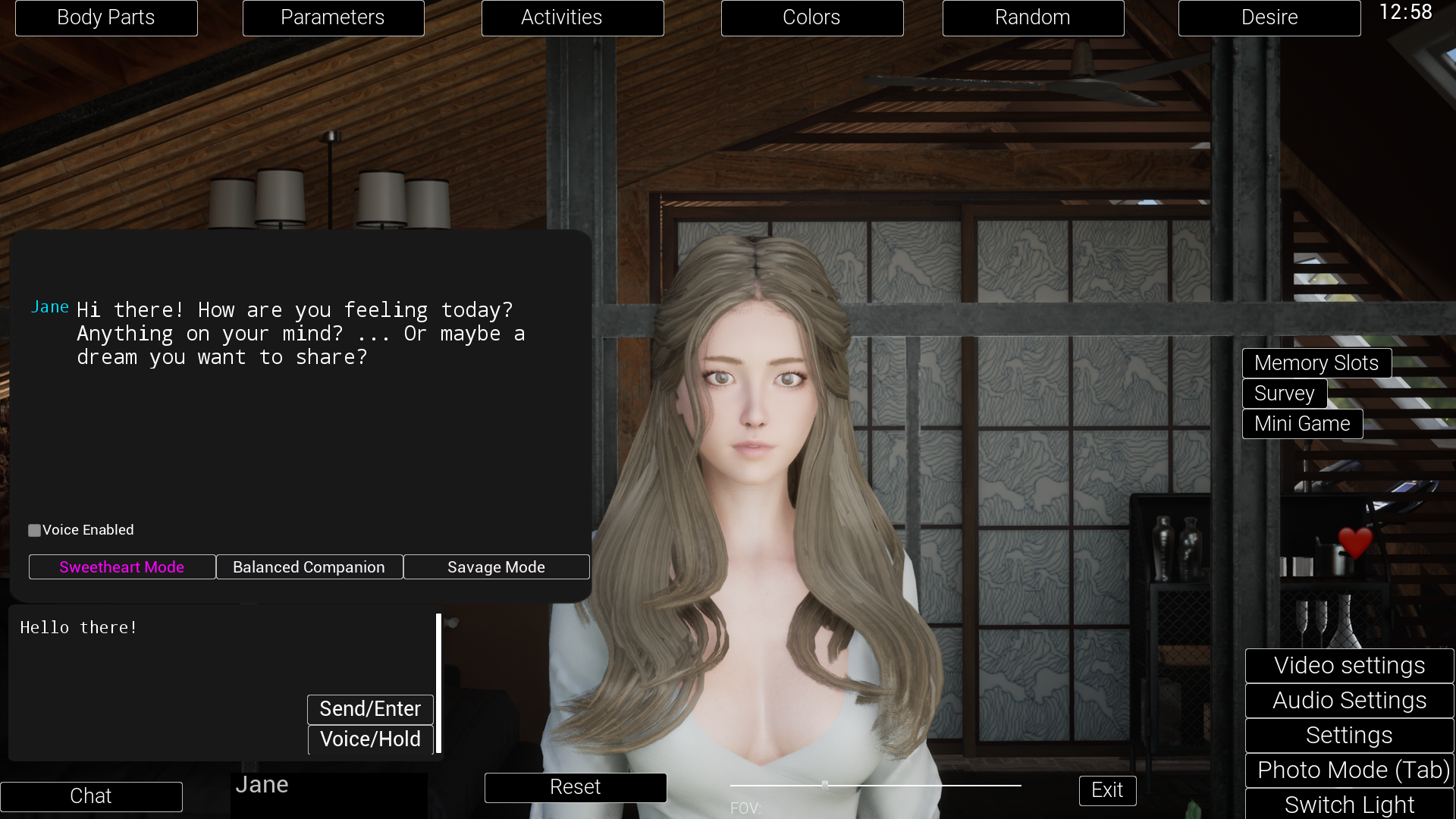
Task: Toggle Switch Light
Action: pyautogui.click(x=1350, y=805)
